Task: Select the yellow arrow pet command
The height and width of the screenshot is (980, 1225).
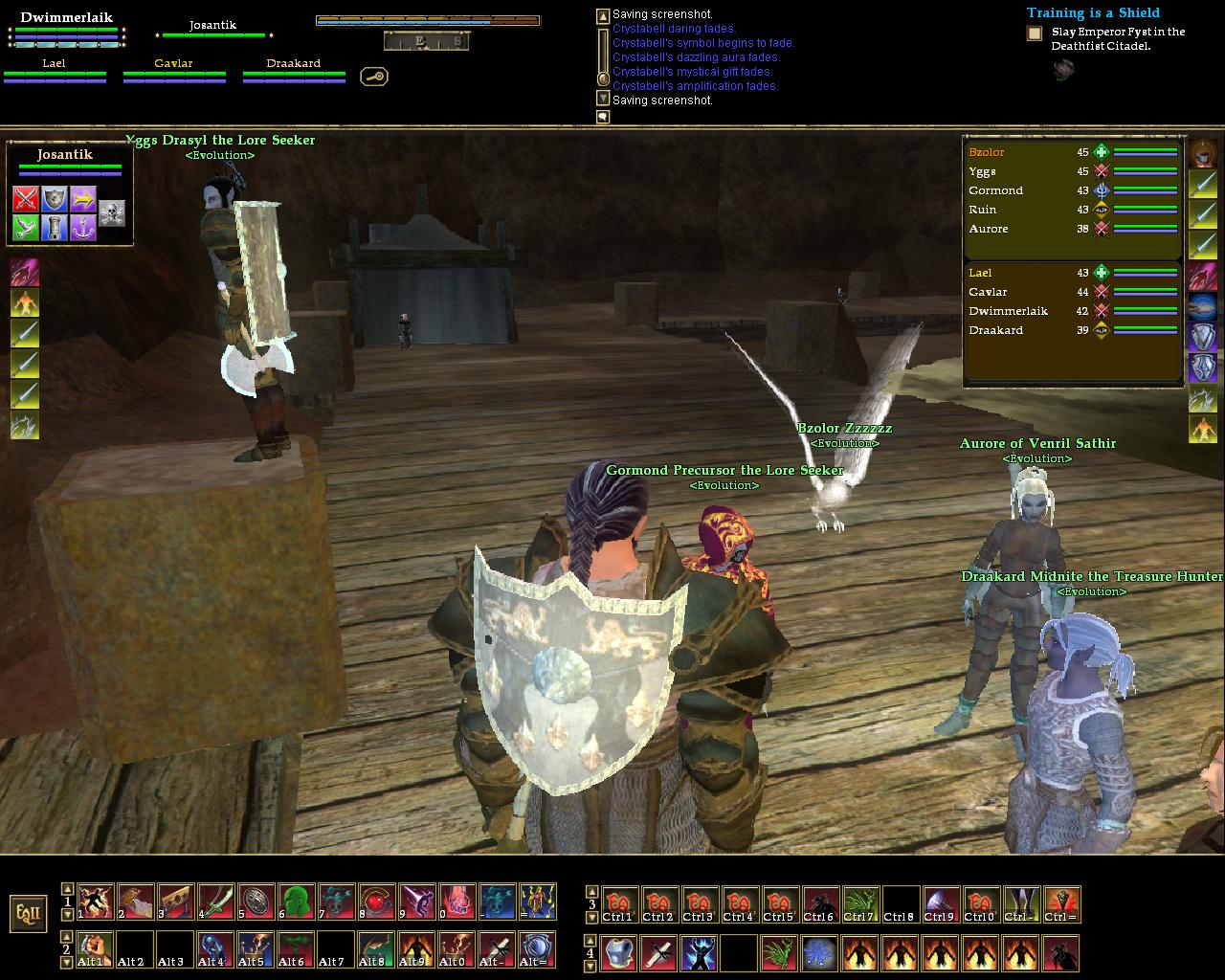Action: [83, 199]
